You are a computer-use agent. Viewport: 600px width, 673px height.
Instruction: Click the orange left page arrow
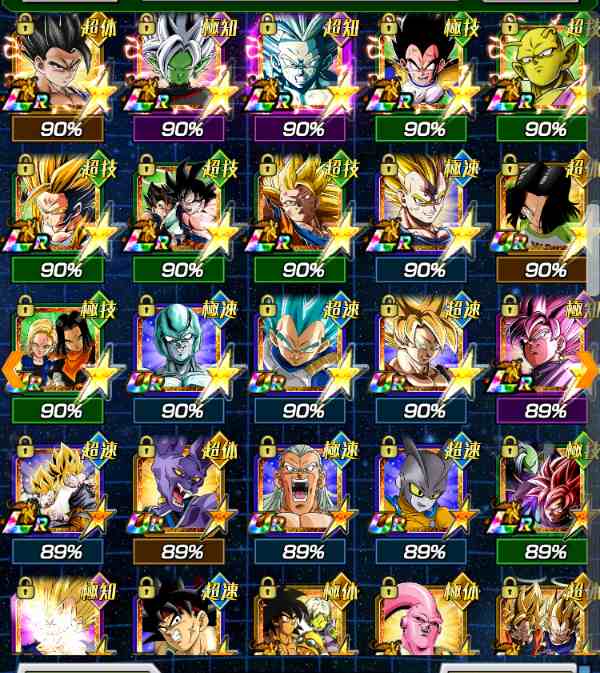pyautogui.click(x=12, y=369)
